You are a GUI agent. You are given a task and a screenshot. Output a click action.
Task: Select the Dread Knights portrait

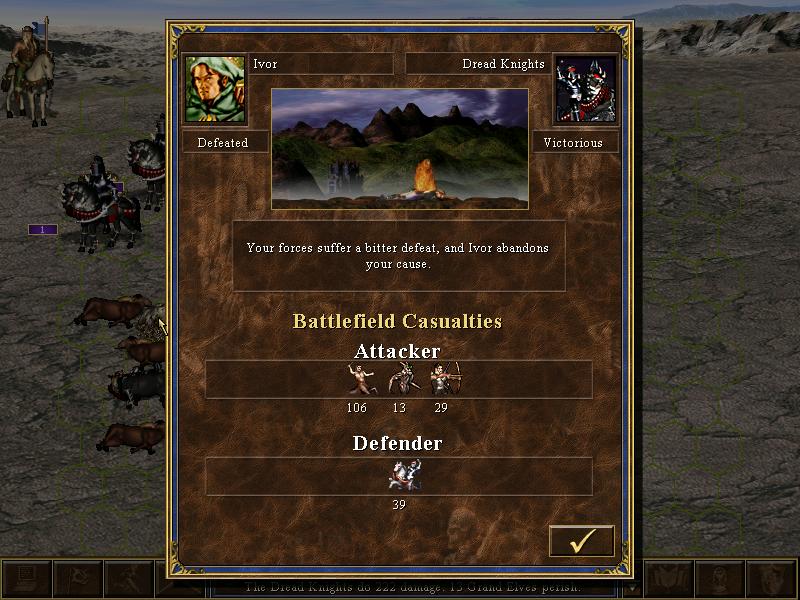(584, 88)
